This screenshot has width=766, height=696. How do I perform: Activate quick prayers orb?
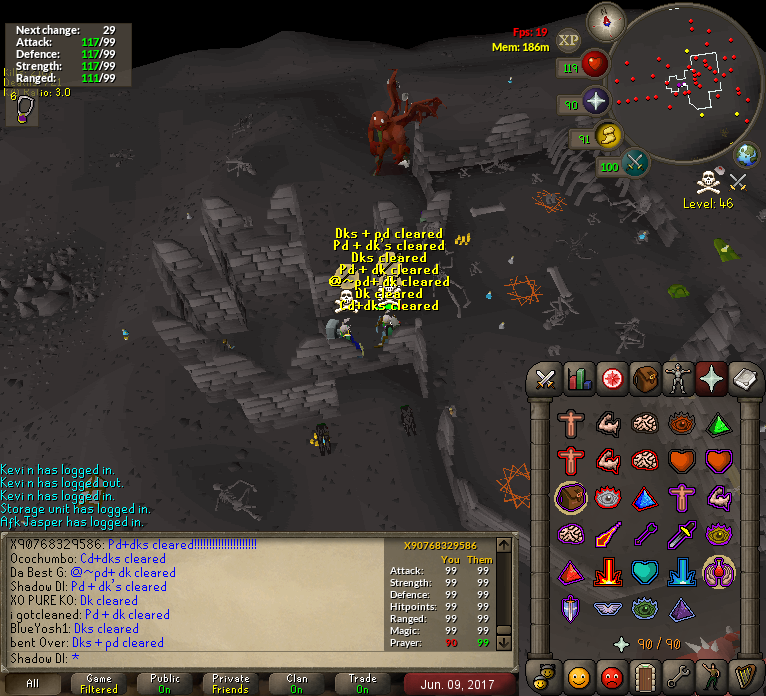[x=597, y=101]
